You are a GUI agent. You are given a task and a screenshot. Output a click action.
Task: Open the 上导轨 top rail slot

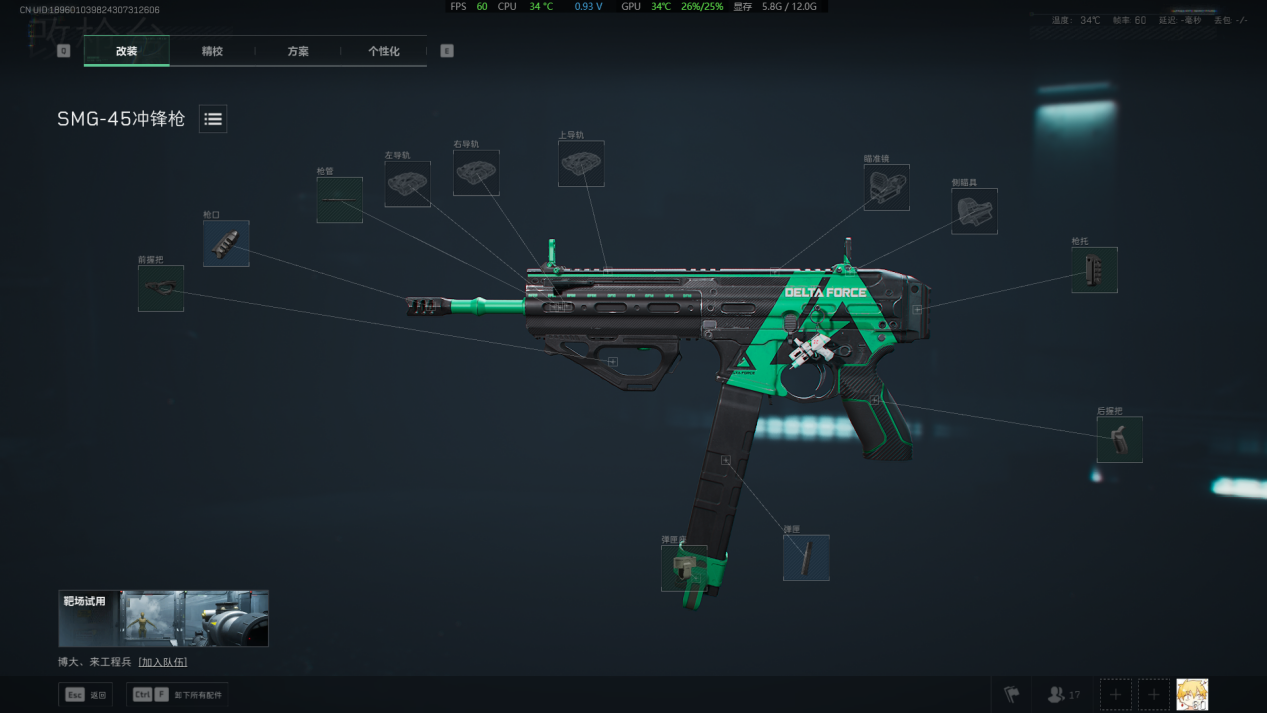581,163
